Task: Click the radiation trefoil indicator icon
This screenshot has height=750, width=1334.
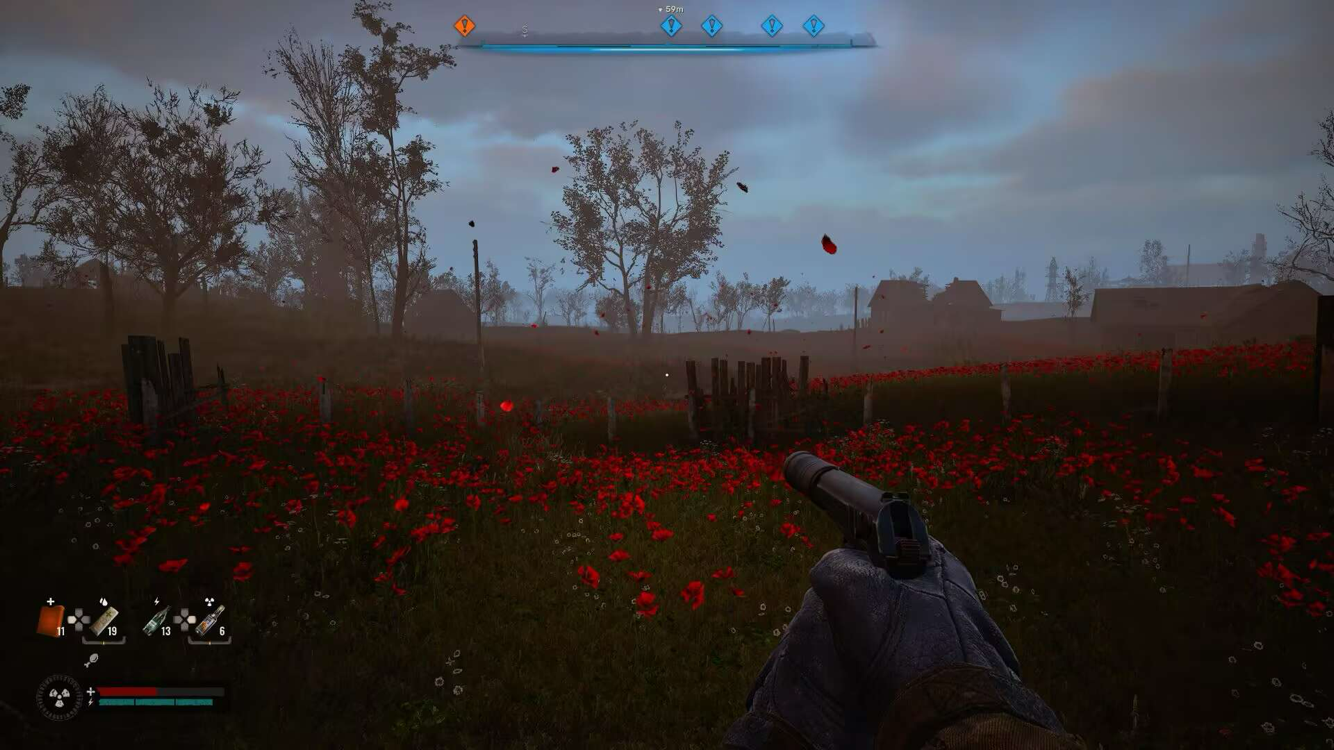Action: click(60, 697)
